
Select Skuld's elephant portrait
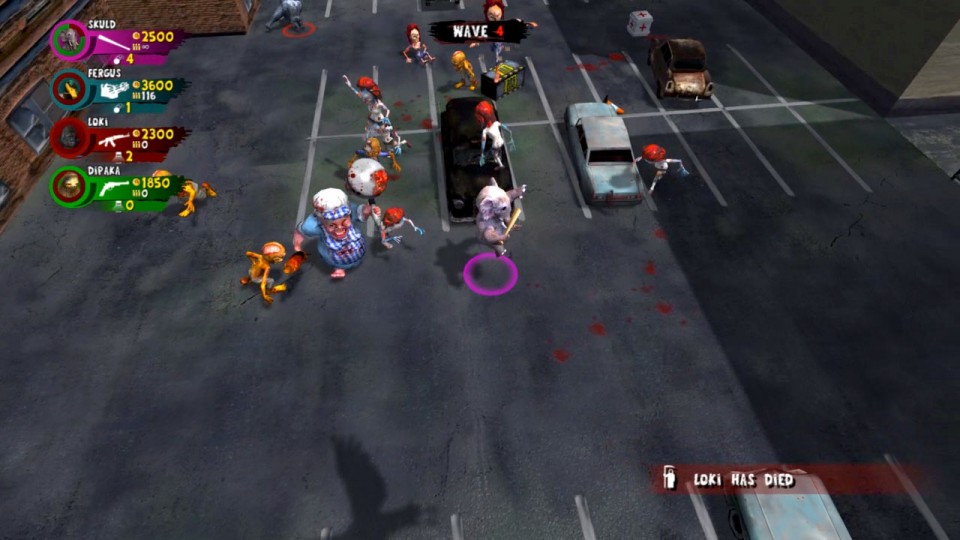pos(70,40)
